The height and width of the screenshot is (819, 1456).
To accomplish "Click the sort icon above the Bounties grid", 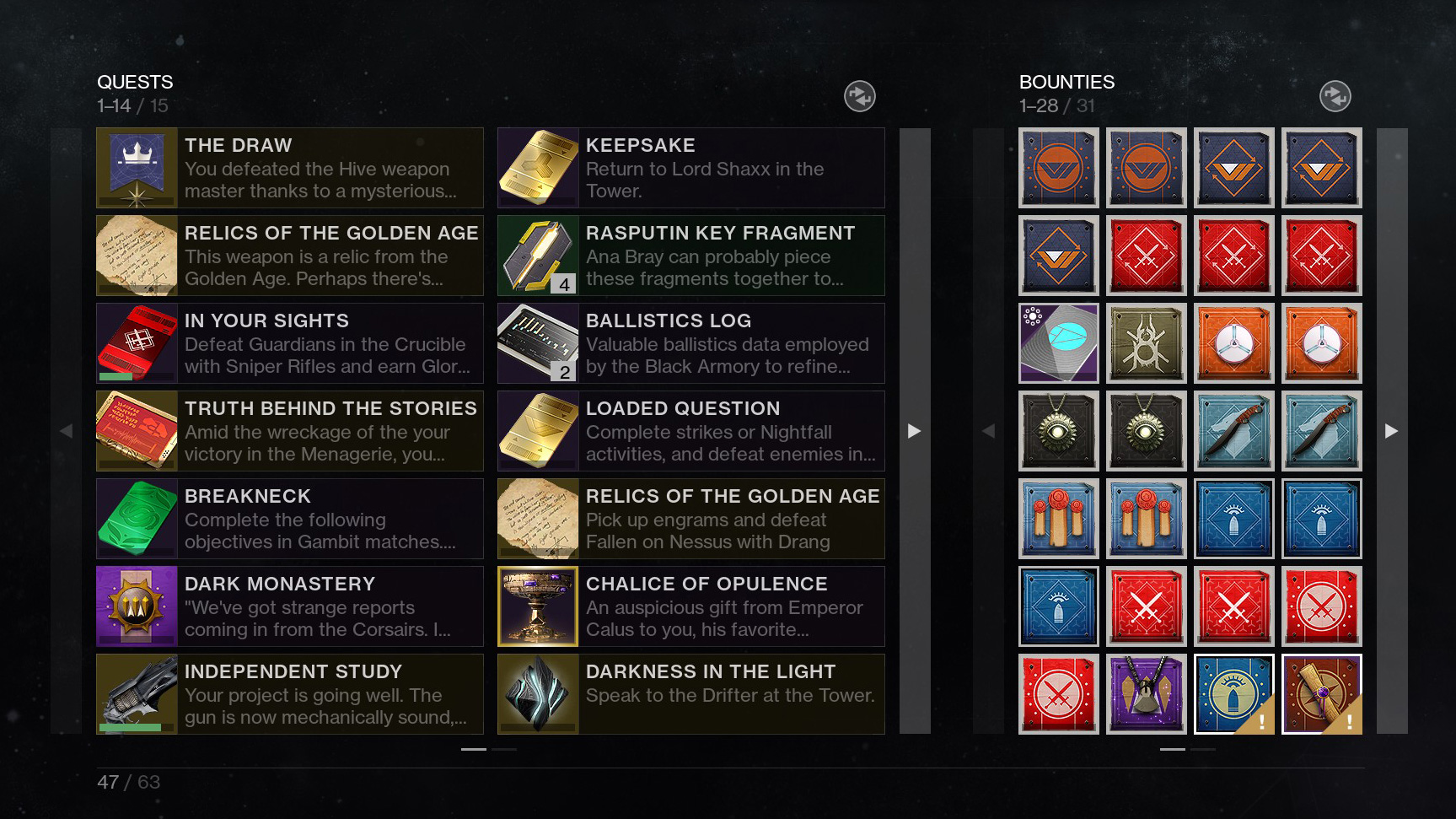I will (1335, 96).
